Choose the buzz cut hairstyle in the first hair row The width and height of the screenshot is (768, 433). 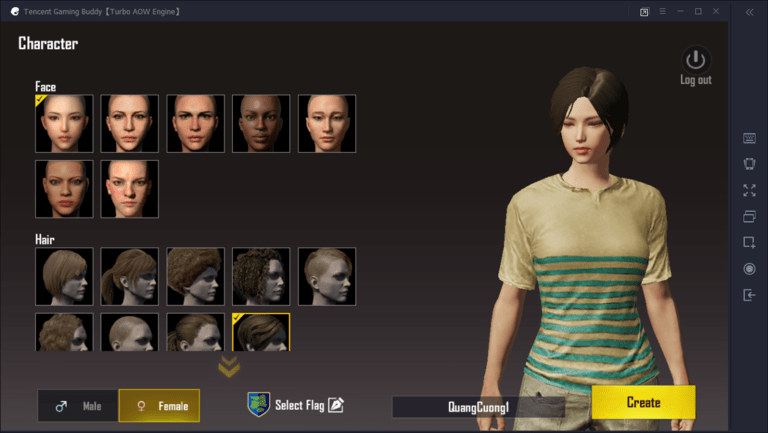click(327, 276)
